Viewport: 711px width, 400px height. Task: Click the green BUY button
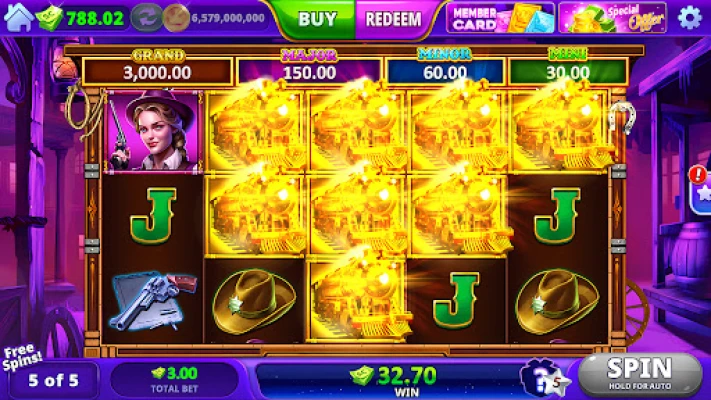point(317,18)
